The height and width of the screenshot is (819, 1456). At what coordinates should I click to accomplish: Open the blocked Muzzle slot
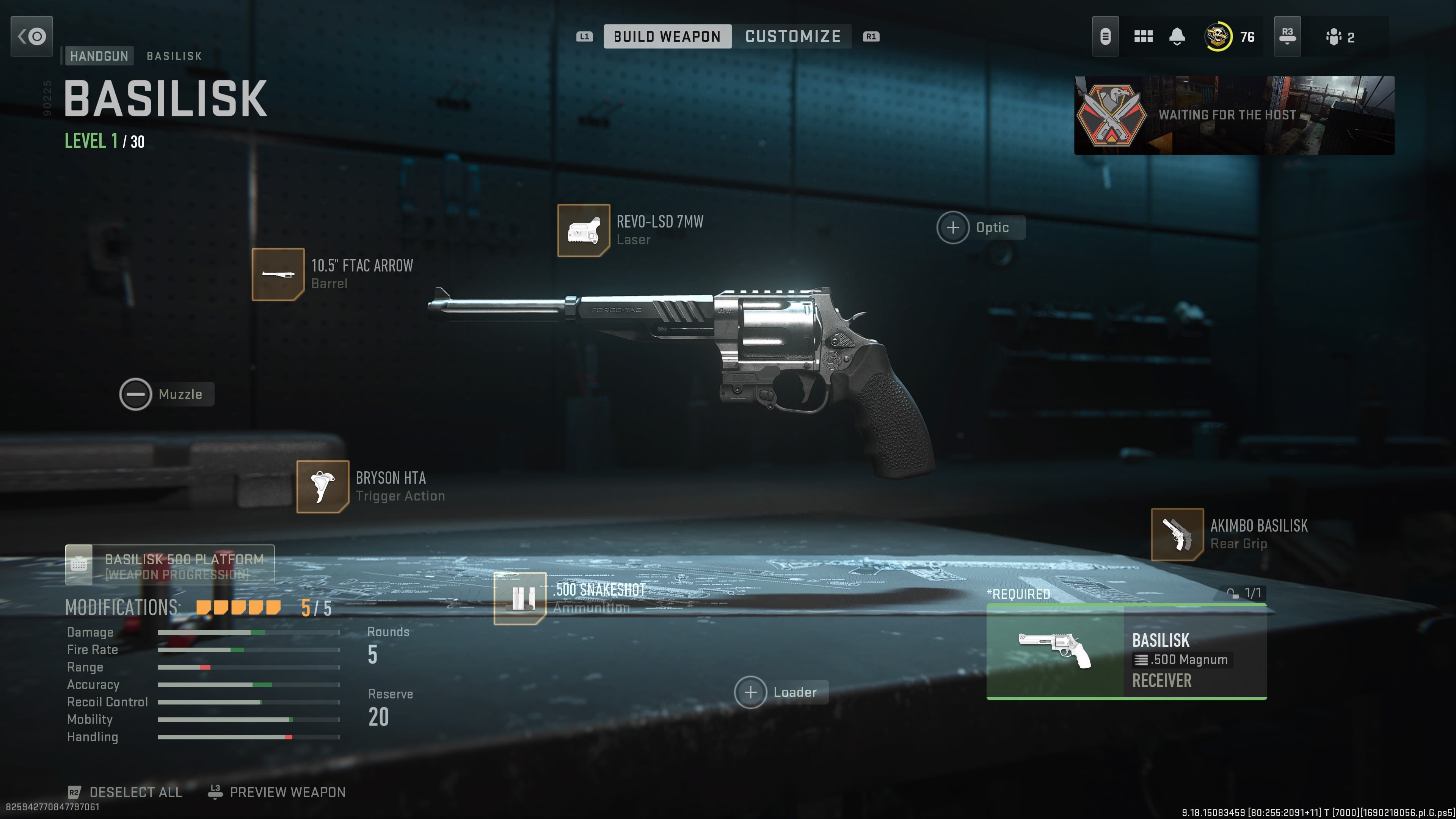[x=136, y=394]
